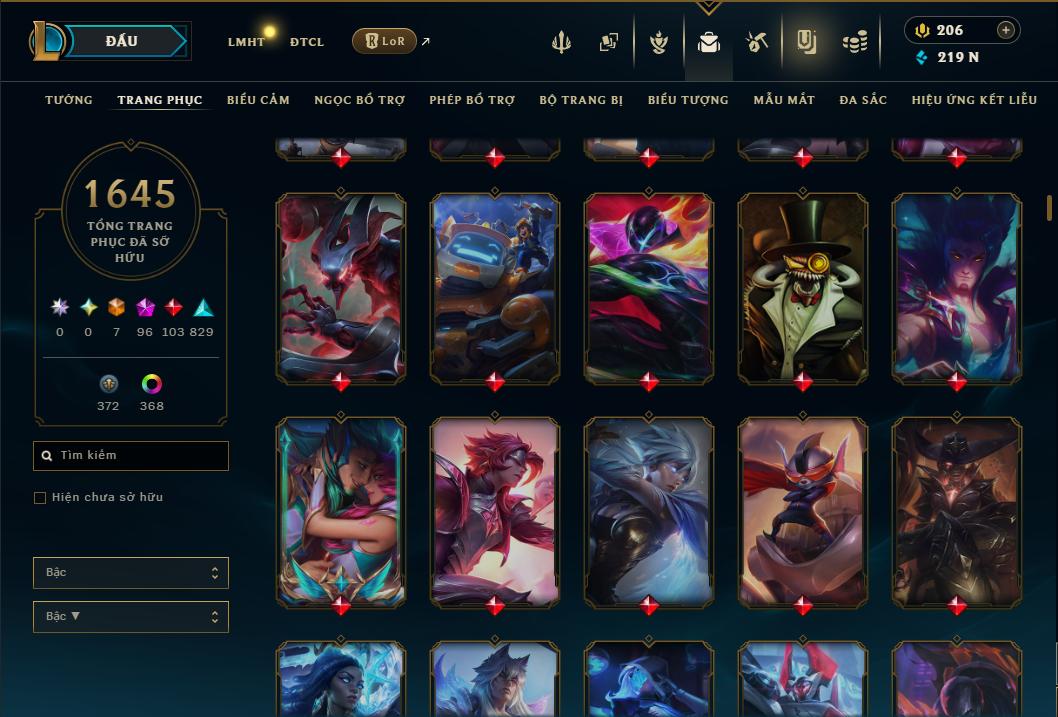Open the hammer loot crafting icon
This screenshot has height=717, width=1058.
tap(756, 42)
